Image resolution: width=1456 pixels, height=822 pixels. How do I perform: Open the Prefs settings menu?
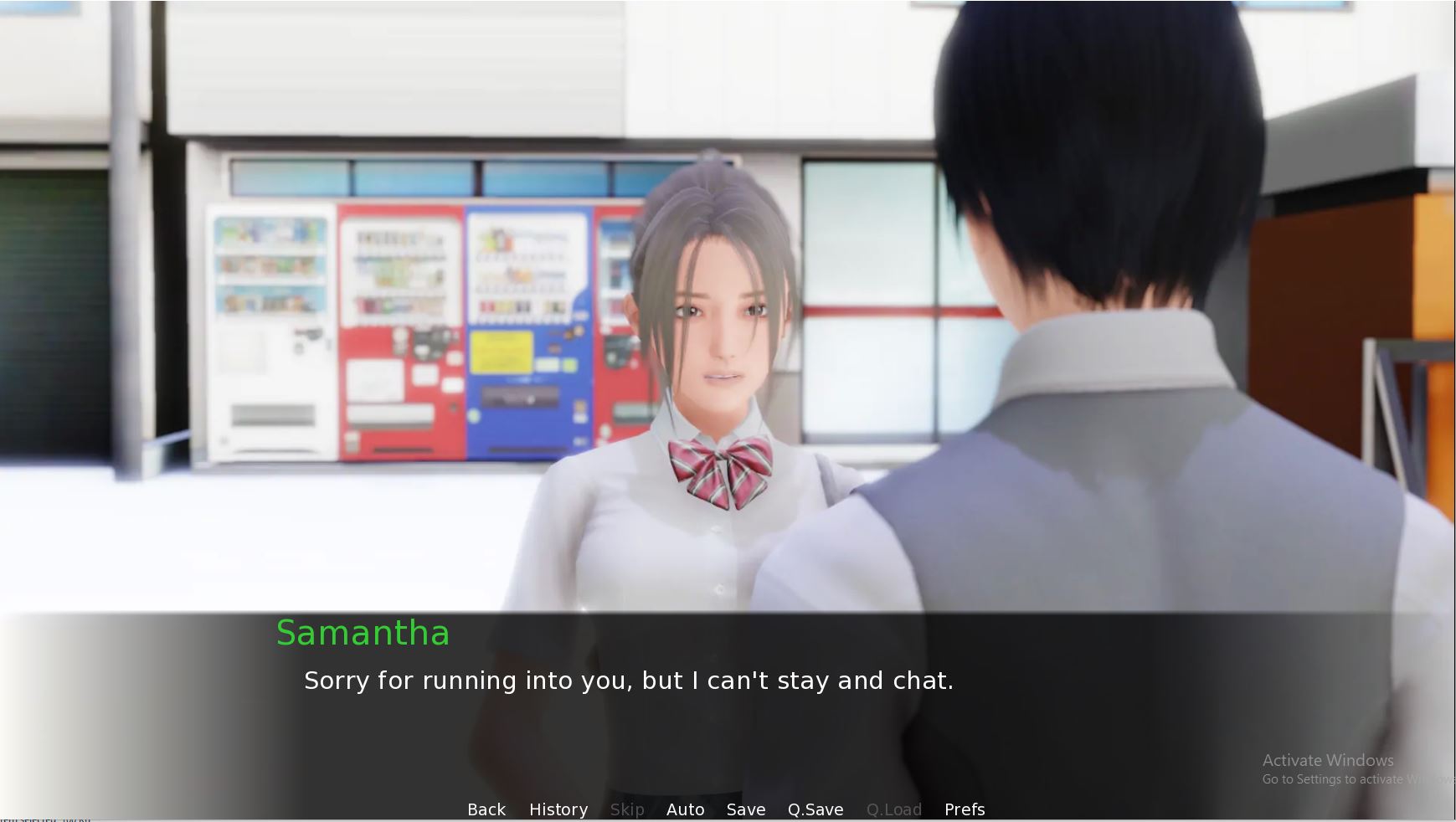pos(965,809)
